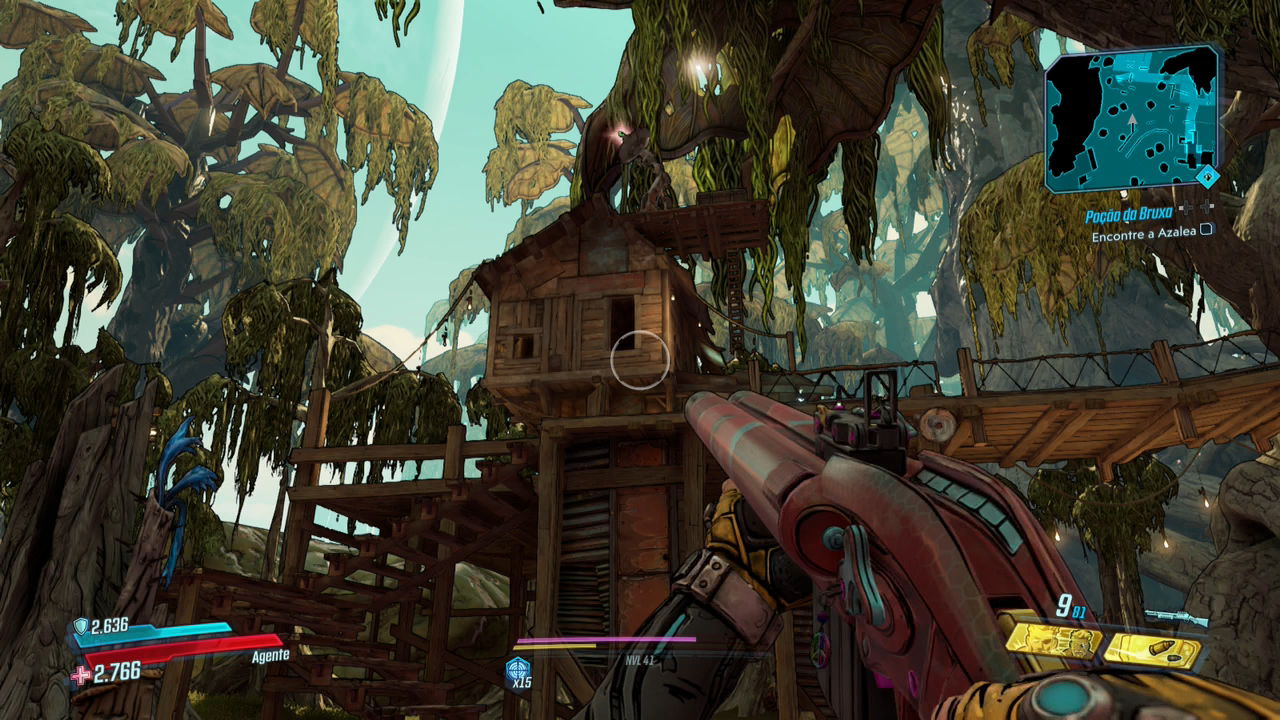
Task: Click the diamond waypoint marker on minimap
Action: (x=1209, y=177)
